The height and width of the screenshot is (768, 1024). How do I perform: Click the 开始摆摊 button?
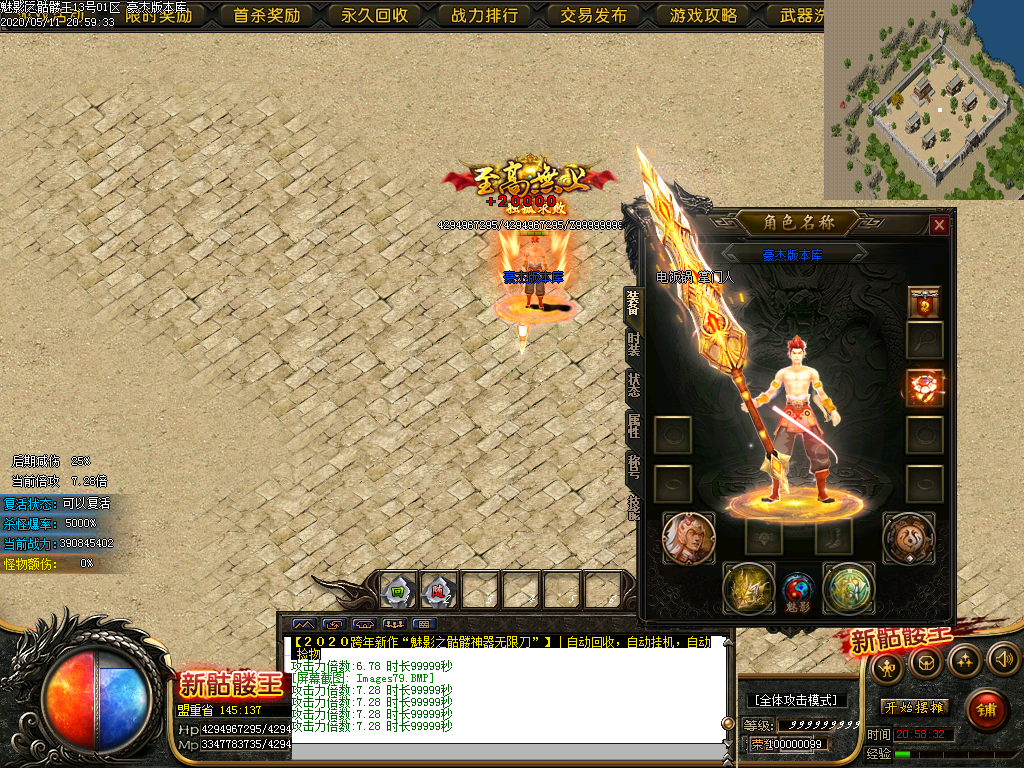915,707
